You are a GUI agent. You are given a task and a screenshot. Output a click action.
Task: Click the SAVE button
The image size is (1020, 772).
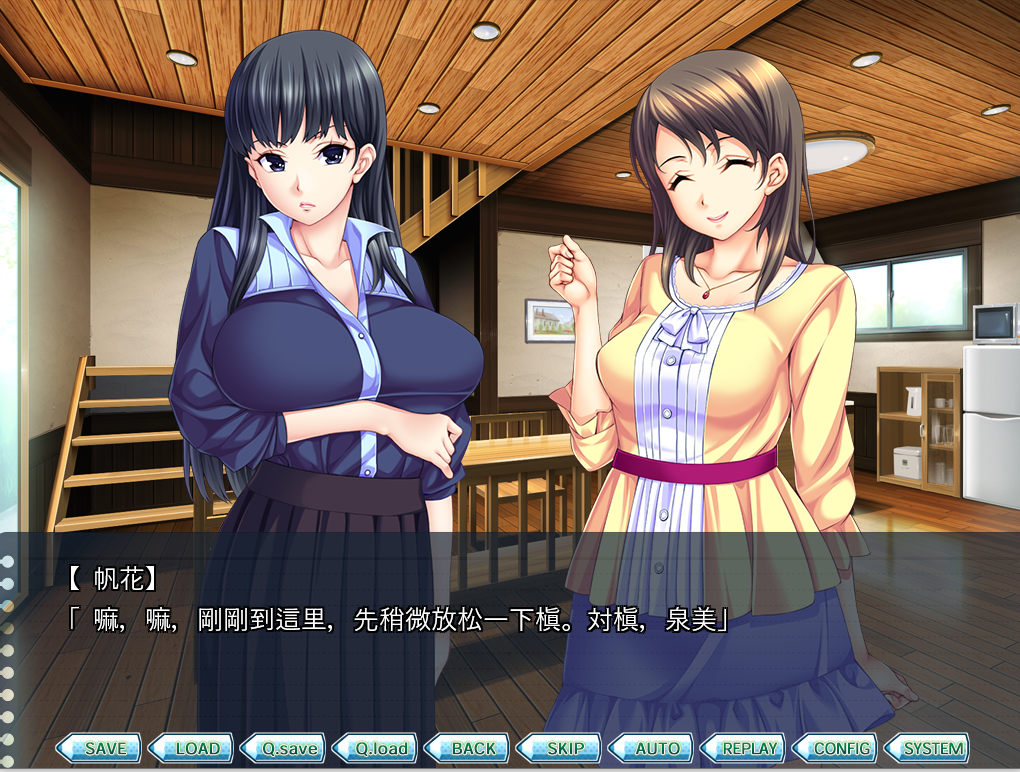pyautogui.click(x=99, y=748)
